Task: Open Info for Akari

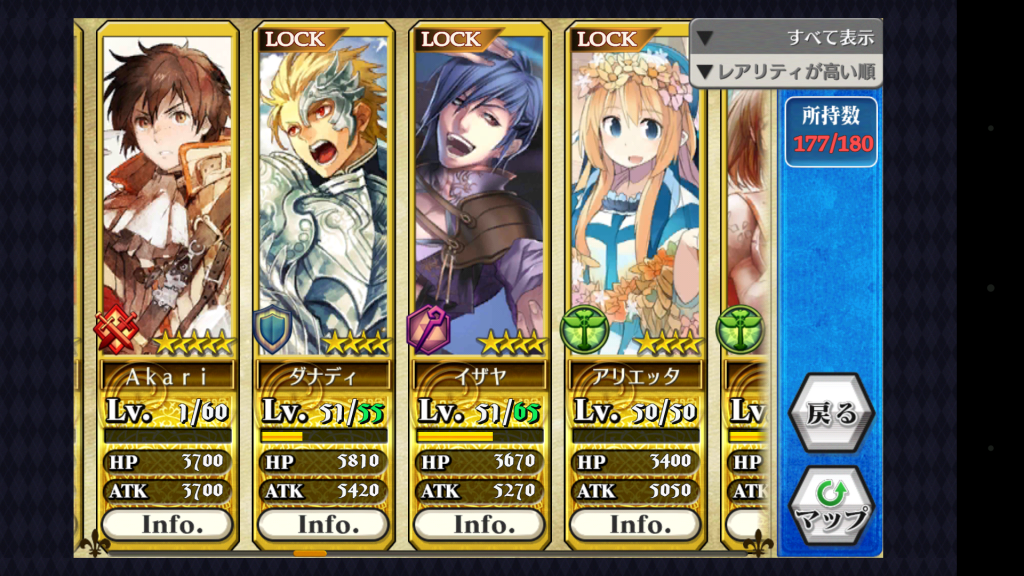Action: click(x=167, y=524)
